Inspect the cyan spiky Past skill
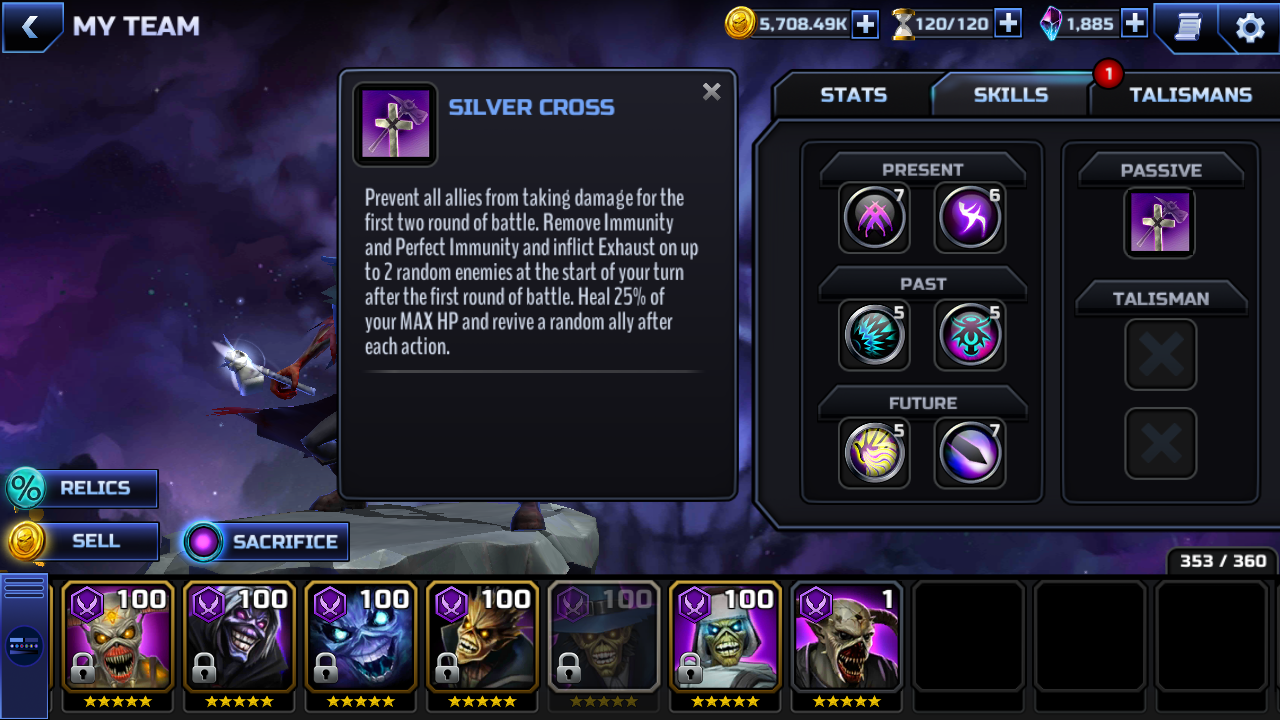This screenshot has height=720, width=1280. click(874, 335)
